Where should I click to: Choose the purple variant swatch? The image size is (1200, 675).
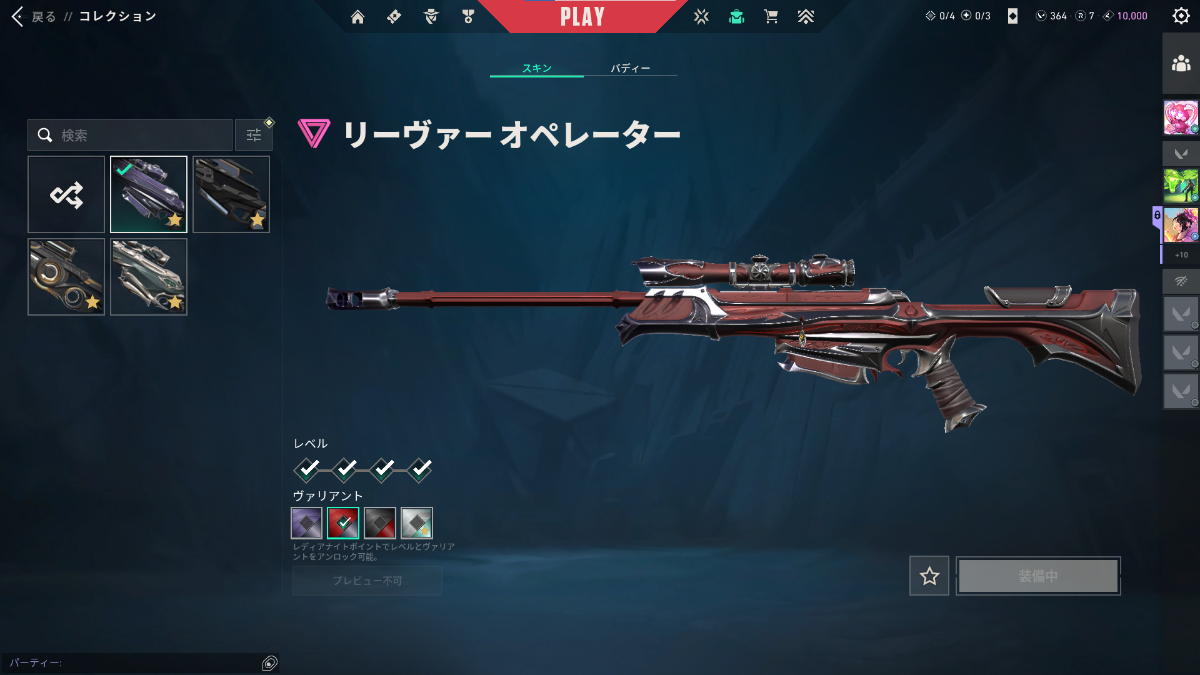pos(307,522)
